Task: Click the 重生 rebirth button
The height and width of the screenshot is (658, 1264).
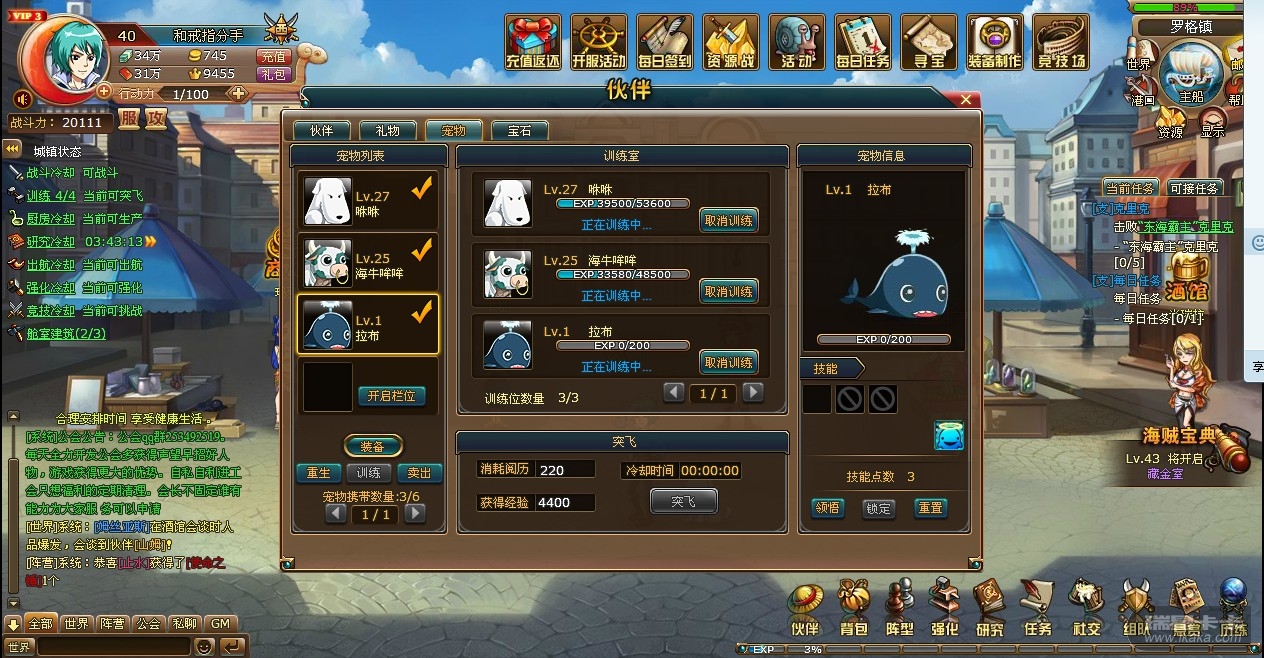Action: (x=317, y=473)
